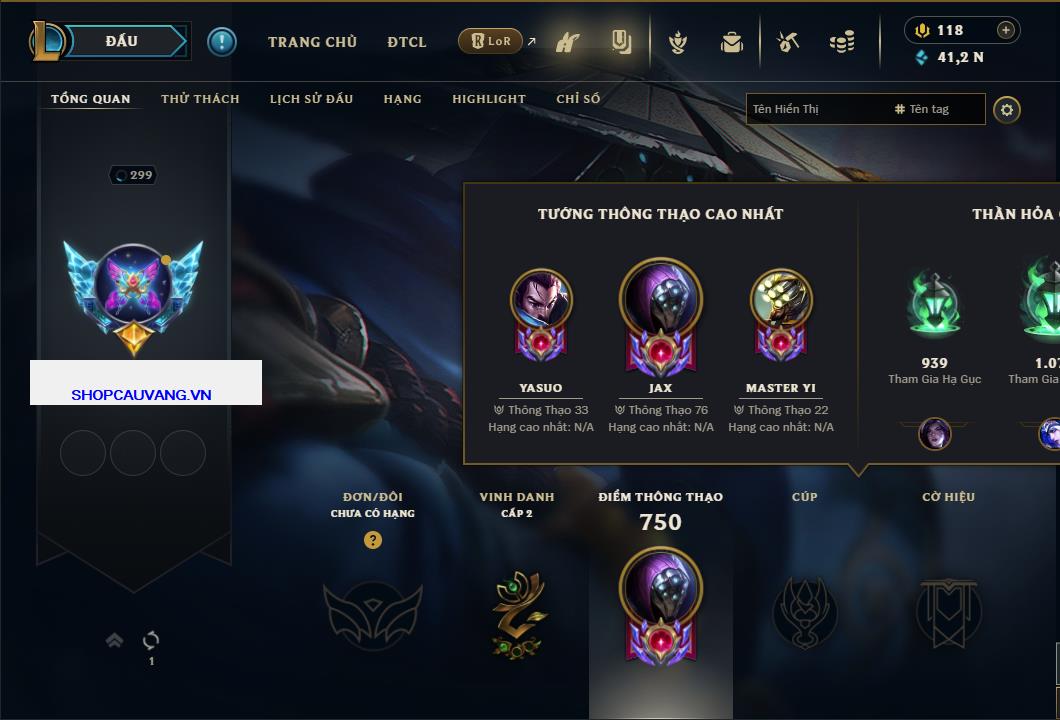Select Yasuo mastery portrait
Image resolution: width=1060 pixels, height=720 pixels.
coord(541,300)
